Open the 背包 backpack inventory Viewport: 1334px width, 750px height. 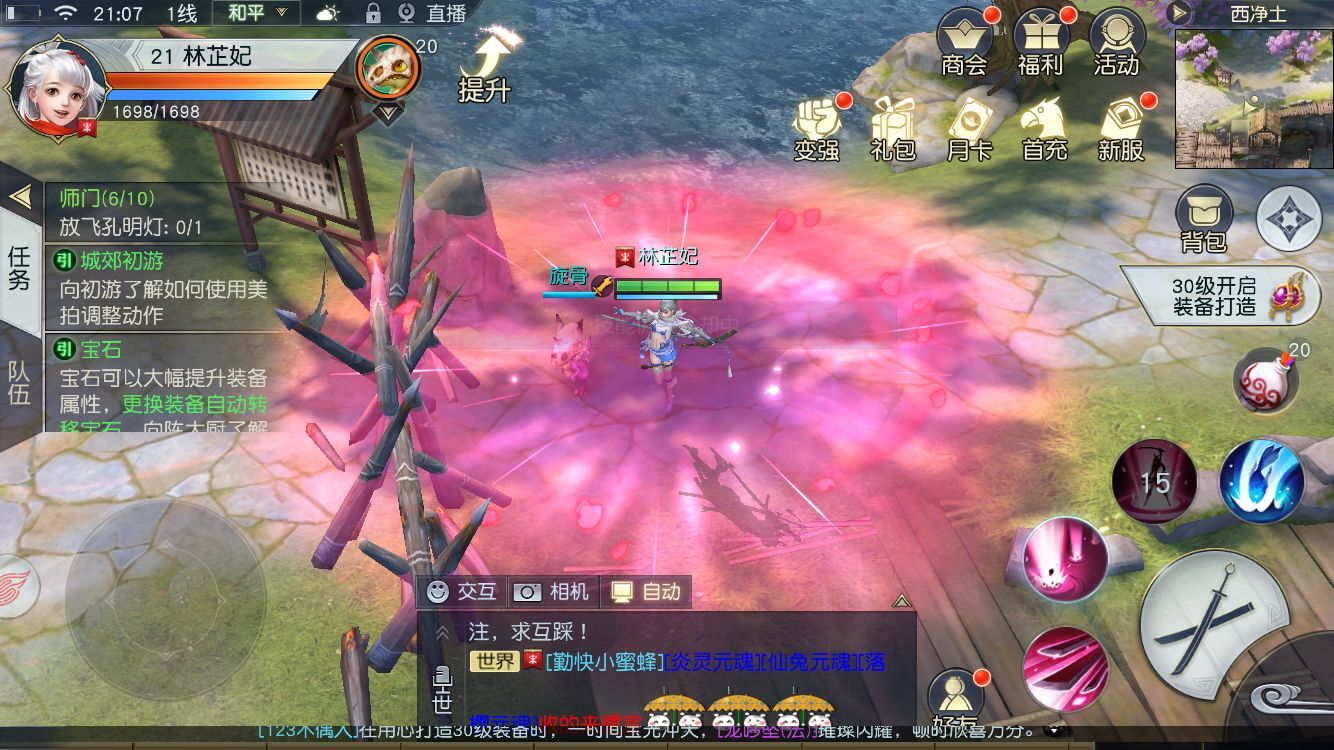tap(1203, 218)
